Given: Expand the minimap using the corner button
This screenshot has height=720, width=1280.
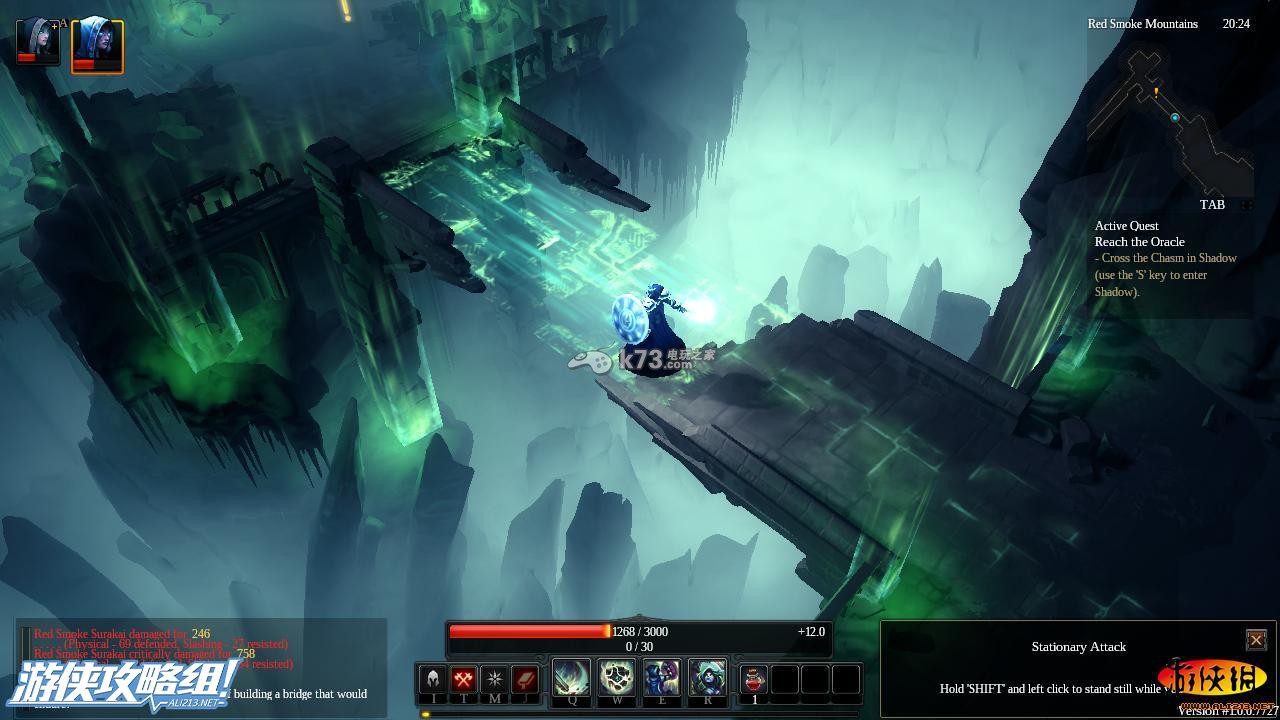Looking at the screenshot, I should pyautogui.click(x=1247, y=205).
